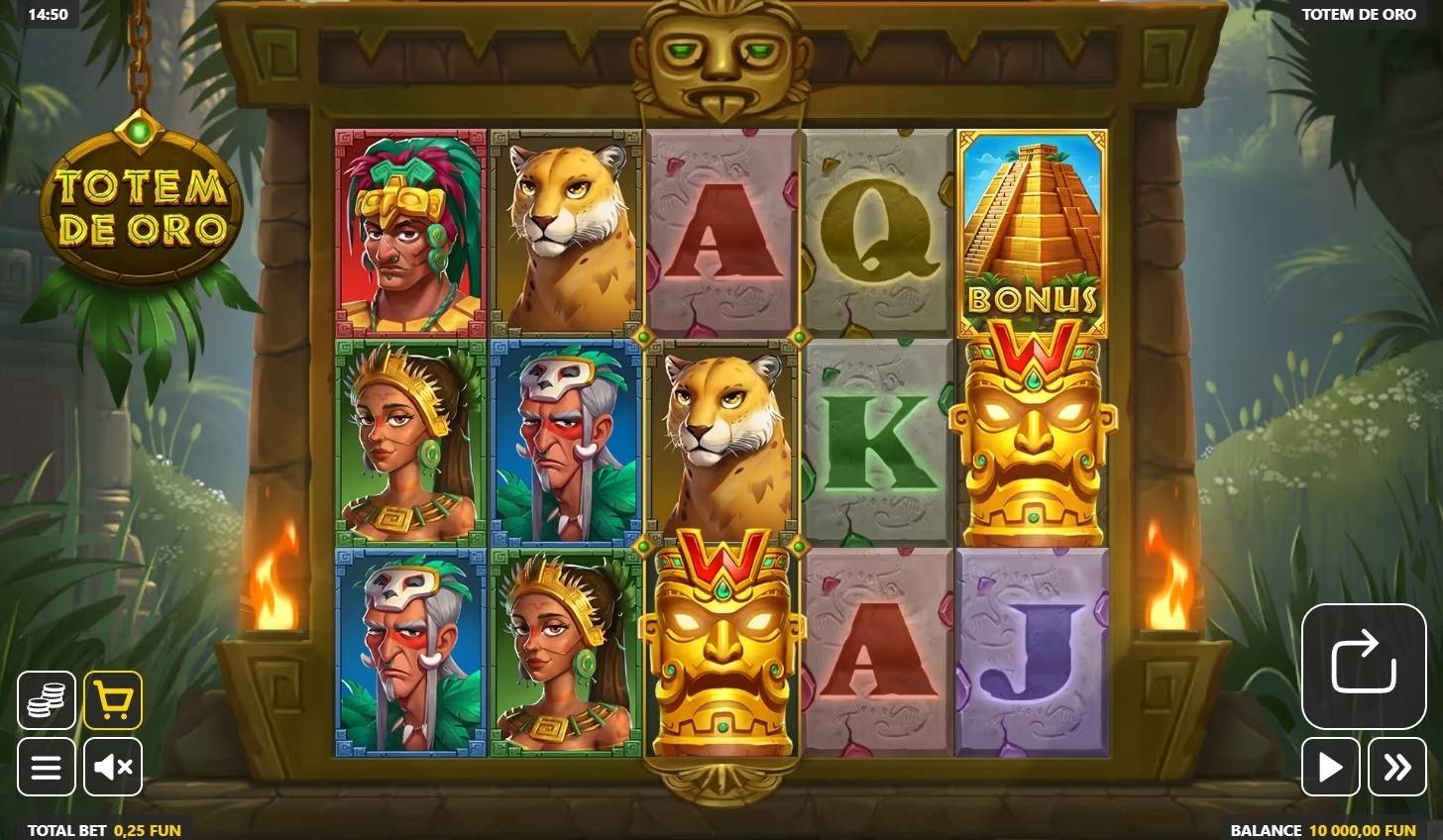The width and height of the screenshot is (1443, 840).
Task: Enable turbo spin with the double-chevron icon
Action: (1397, 766)
